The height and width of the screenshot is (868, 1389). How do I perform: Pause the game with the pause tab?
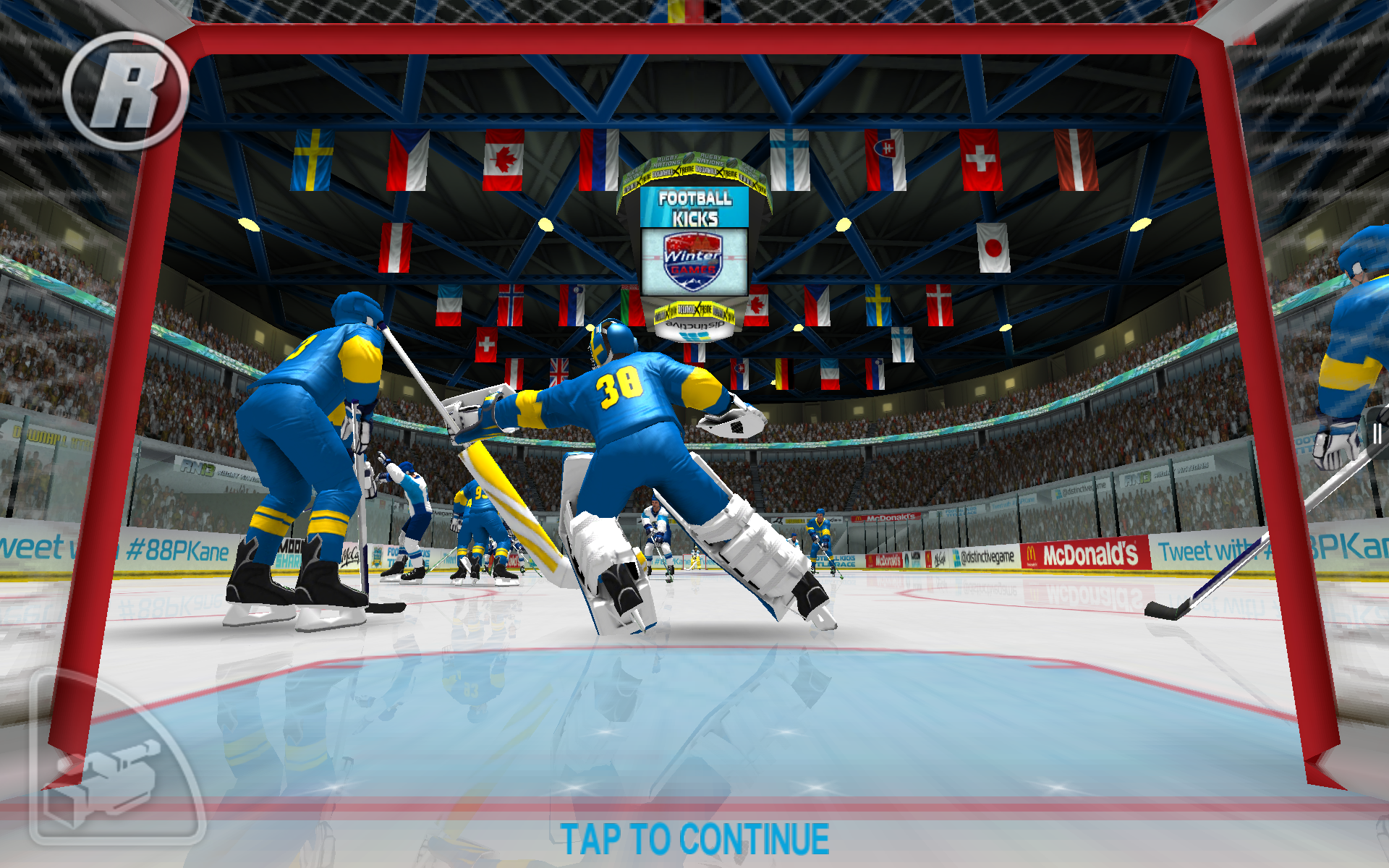pyautogui.click(x=1377, y=433)
